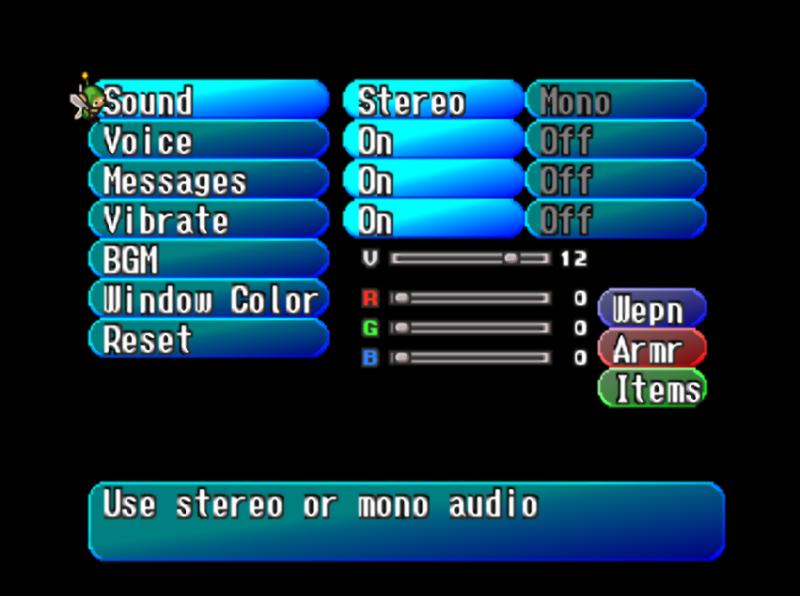Turn Voice On
The width and height of the screenshot is (800, 596).
coord(433,141)
